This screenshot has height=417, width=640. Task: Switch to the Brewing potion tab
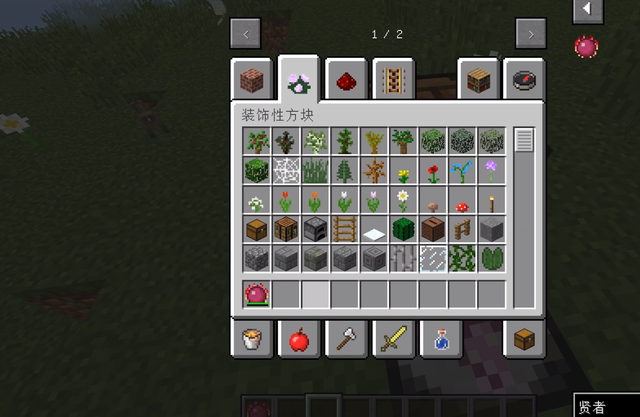pos(440,340)
